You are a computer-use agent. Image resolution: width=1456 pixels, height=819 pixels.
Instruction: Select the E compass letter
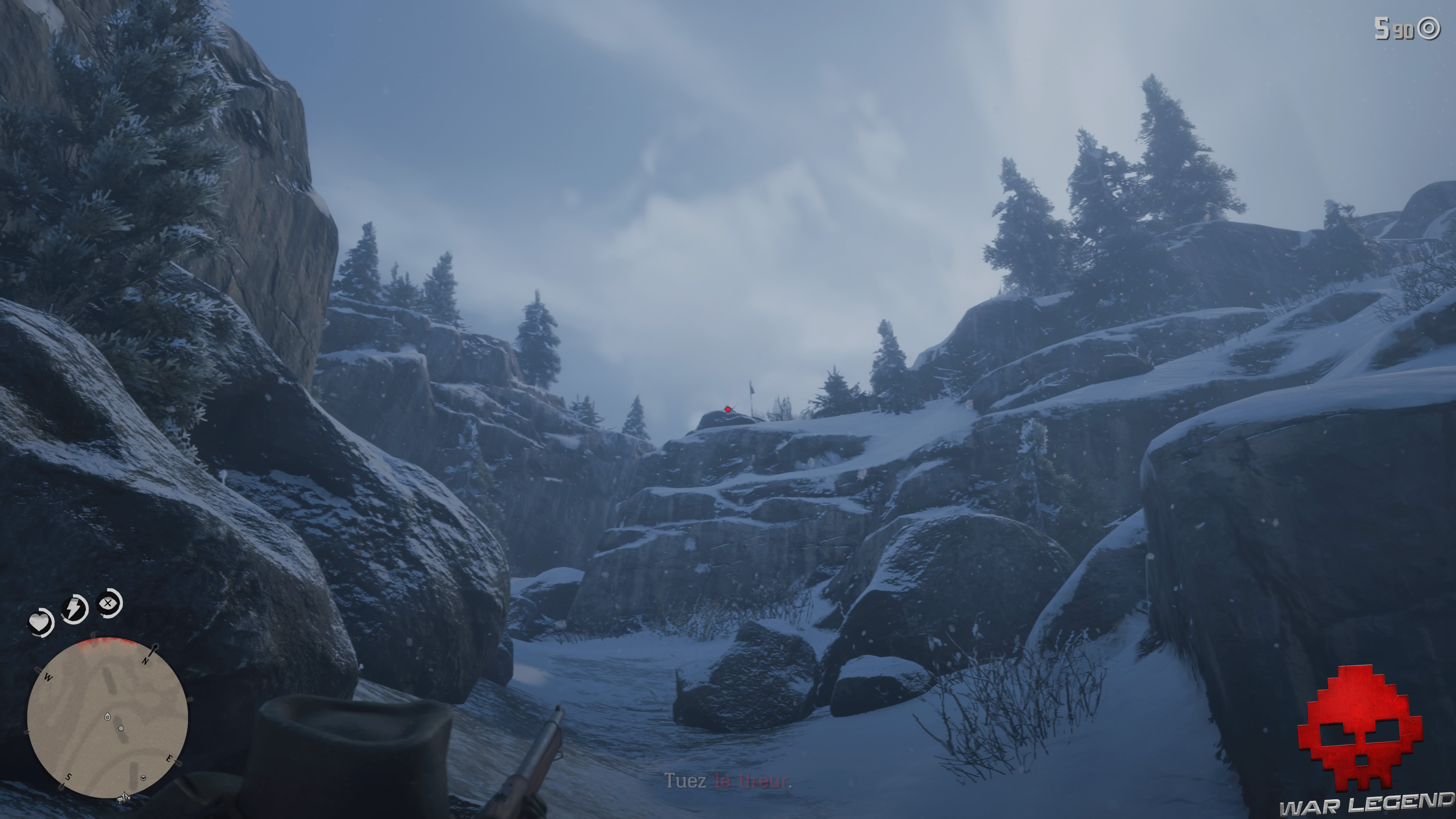click(169, 759)
